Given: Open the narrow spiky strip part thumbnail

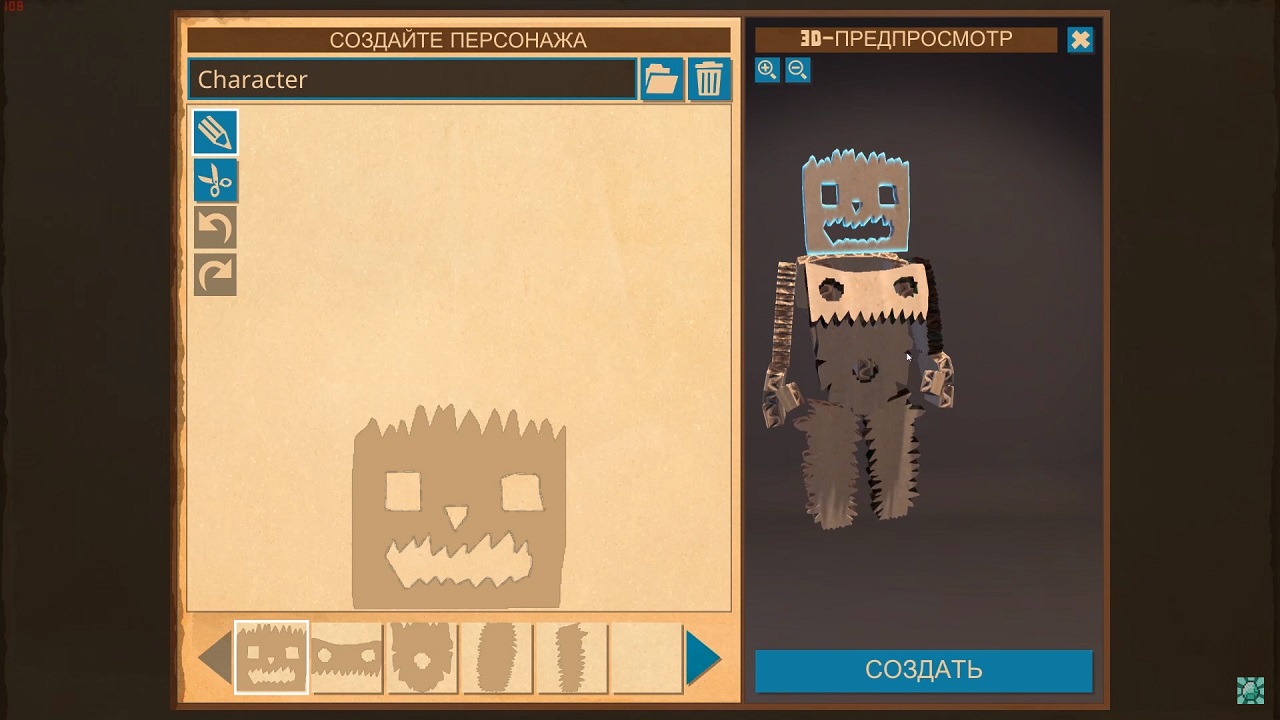Looking at the screenshot, I should click(572, 658).
